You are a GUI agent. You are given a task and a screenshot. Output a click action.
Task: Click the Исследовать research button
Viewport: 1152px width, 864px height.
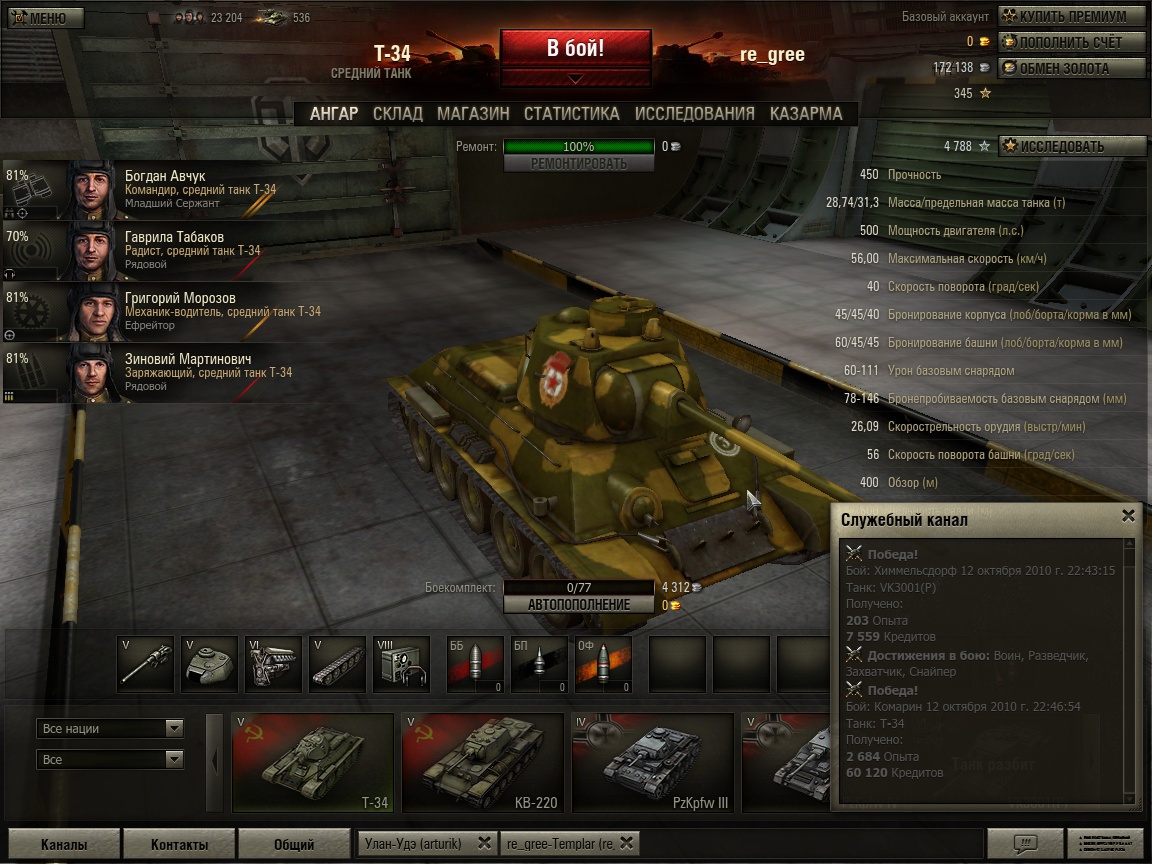click(1072, 146)
